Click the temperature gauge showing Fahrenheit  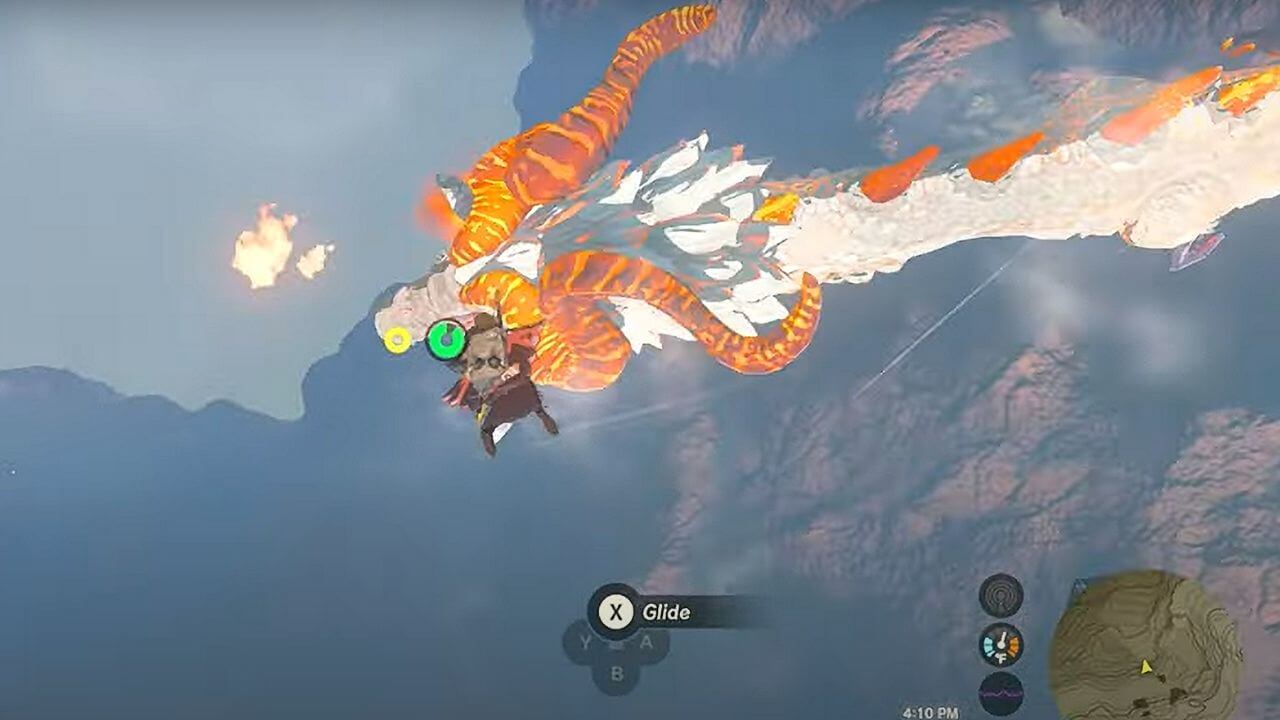[x=999, y=644]
